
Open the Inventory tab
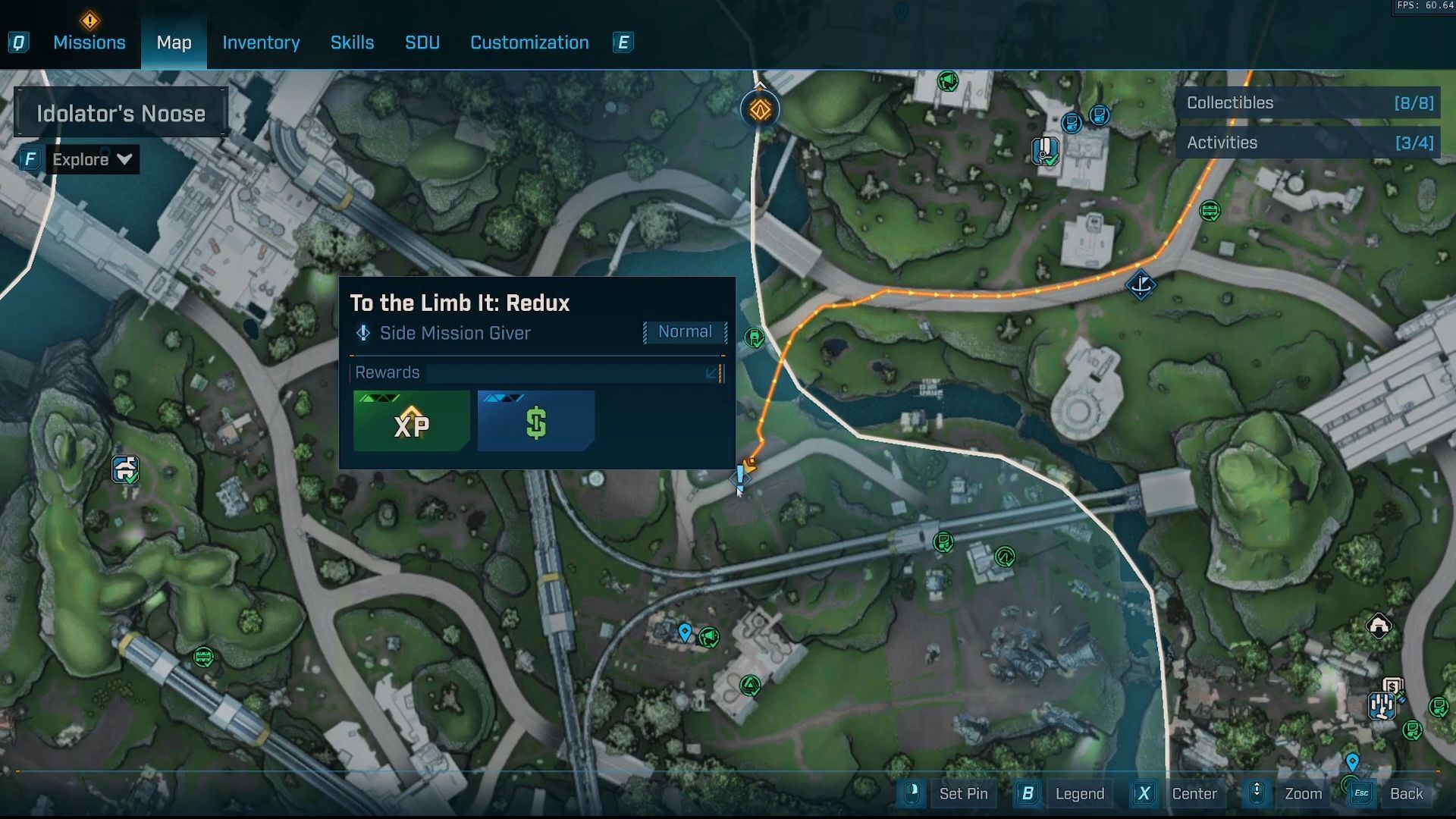pos(261,42)
